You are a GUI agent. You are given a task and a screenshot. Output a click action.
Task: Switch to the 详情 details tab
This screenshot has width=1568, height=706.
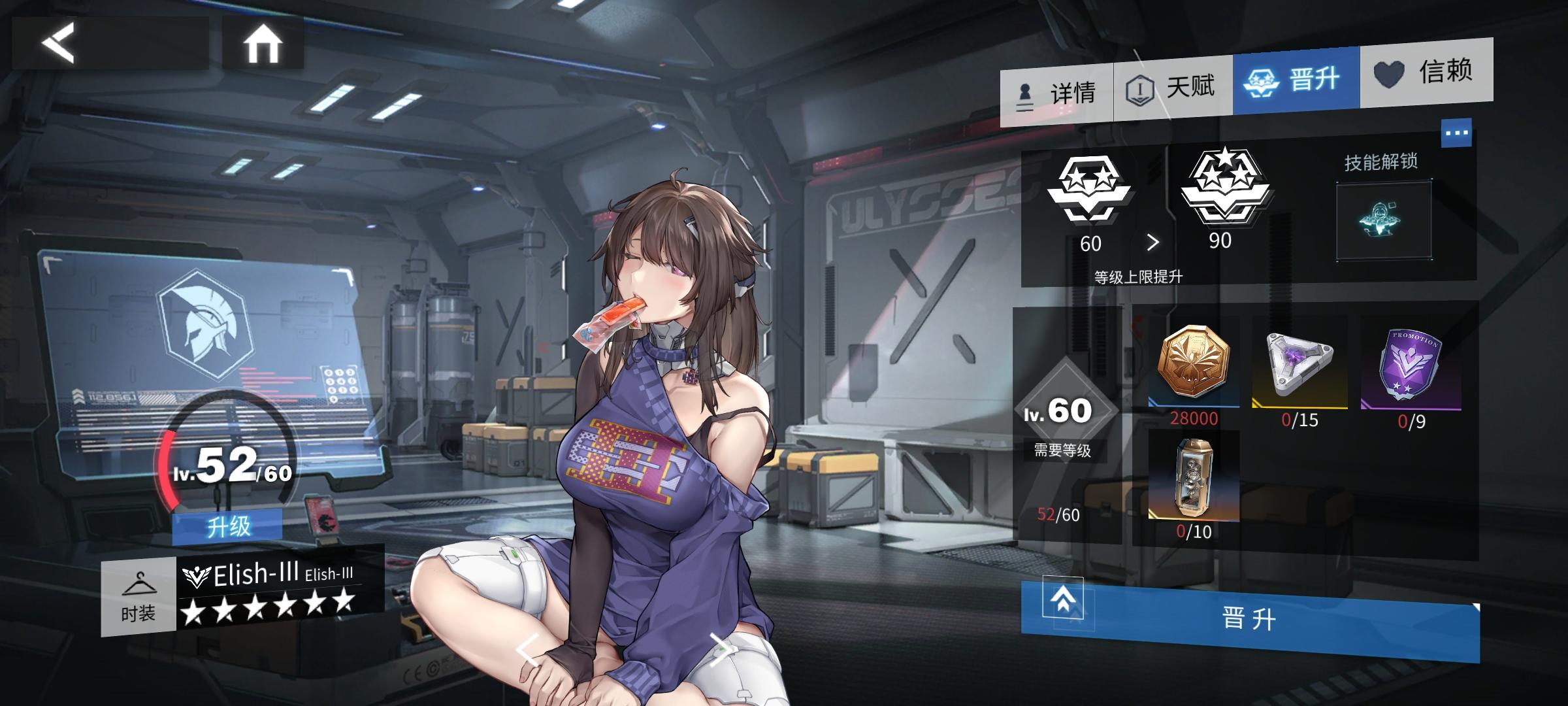[1057, 93]
